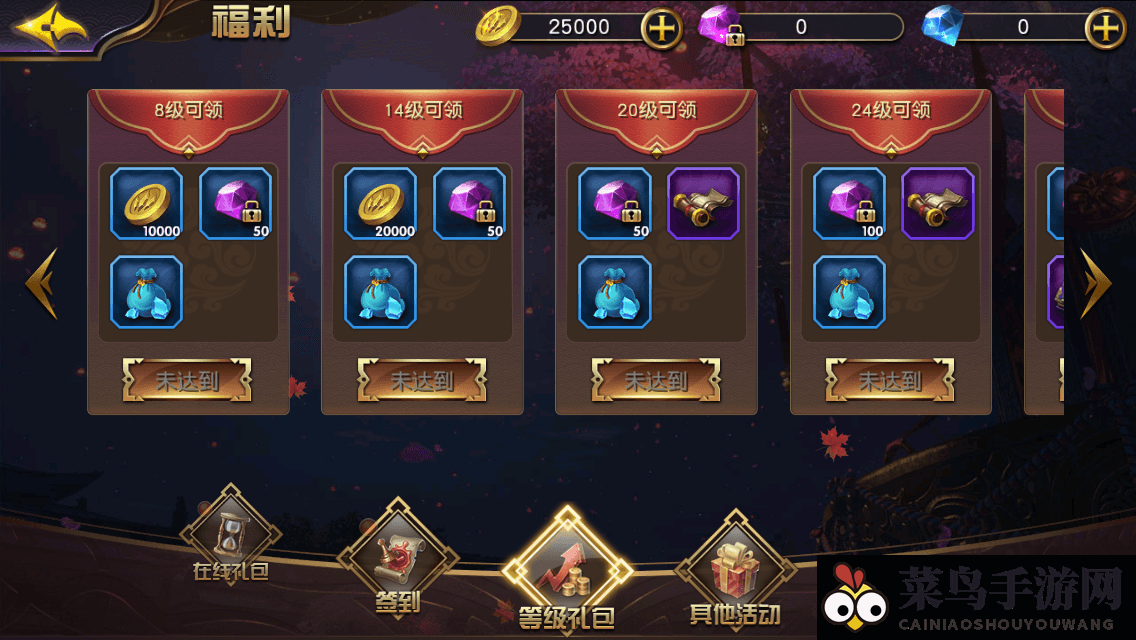Image resolution: width=1136 pixels, height=640 pixels.
Task: Claim the 20级可领 reward button
Action: click(x=656, y=380)
